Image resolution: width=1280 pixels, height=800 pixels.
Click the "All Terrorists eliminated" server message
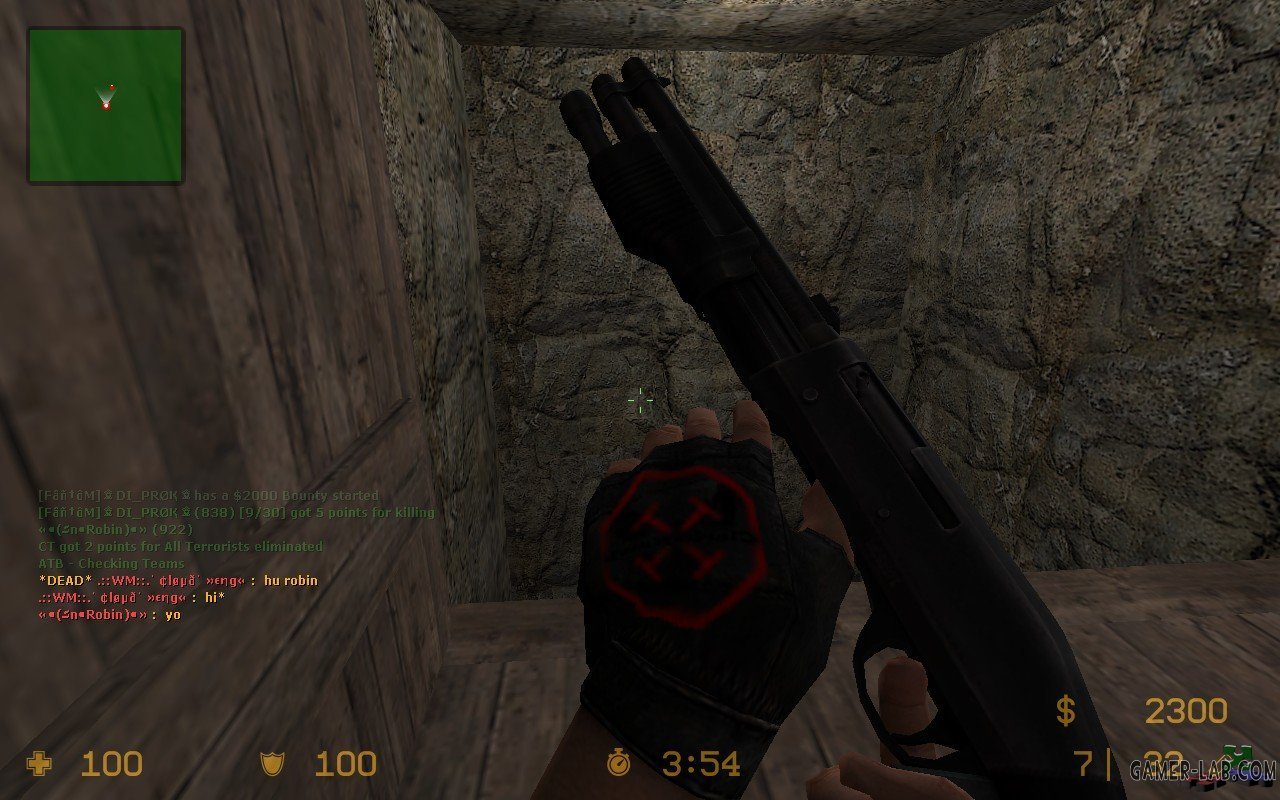[x=180, y=546]
